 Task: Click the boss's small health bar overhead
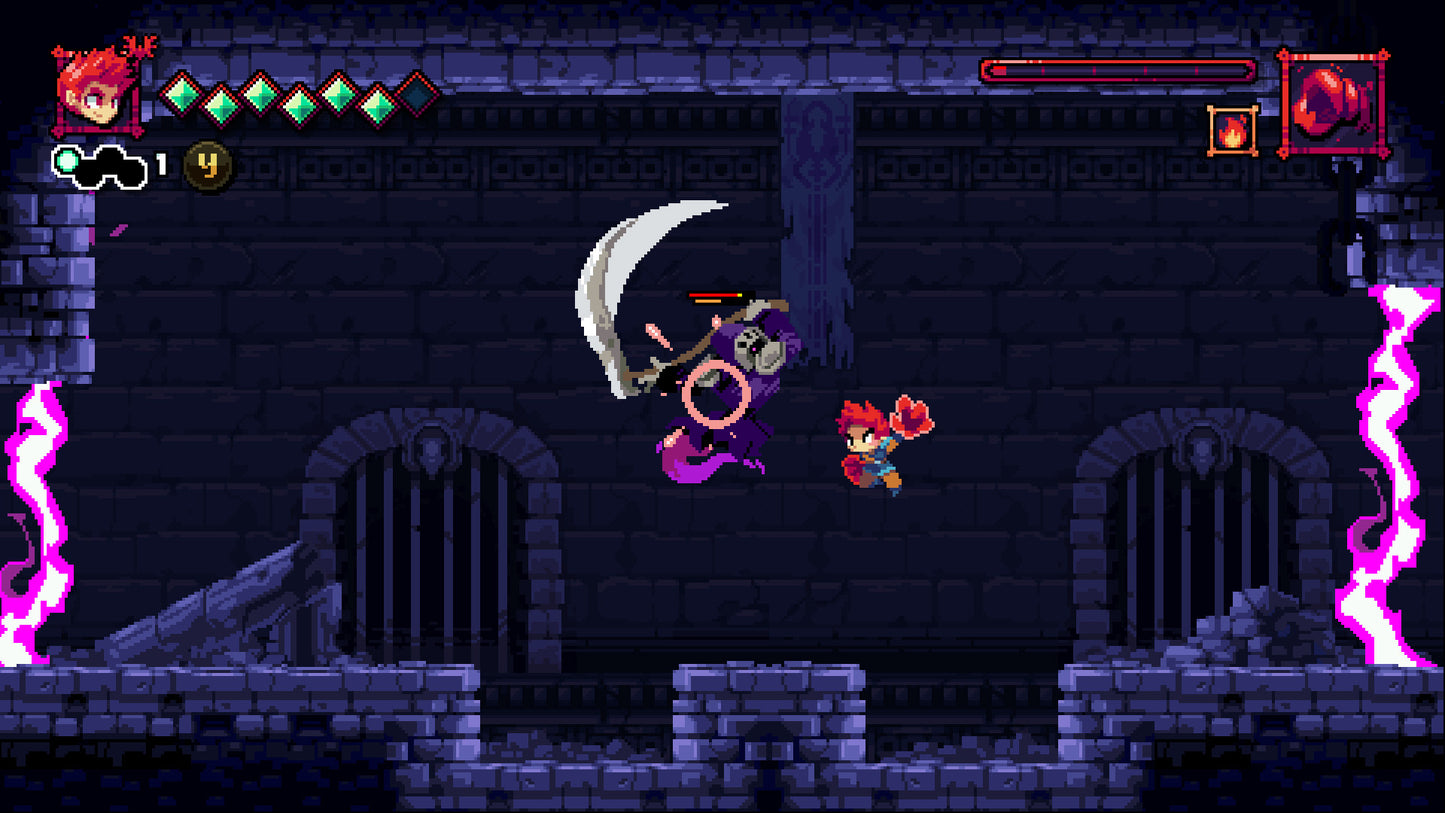(720, 293)
